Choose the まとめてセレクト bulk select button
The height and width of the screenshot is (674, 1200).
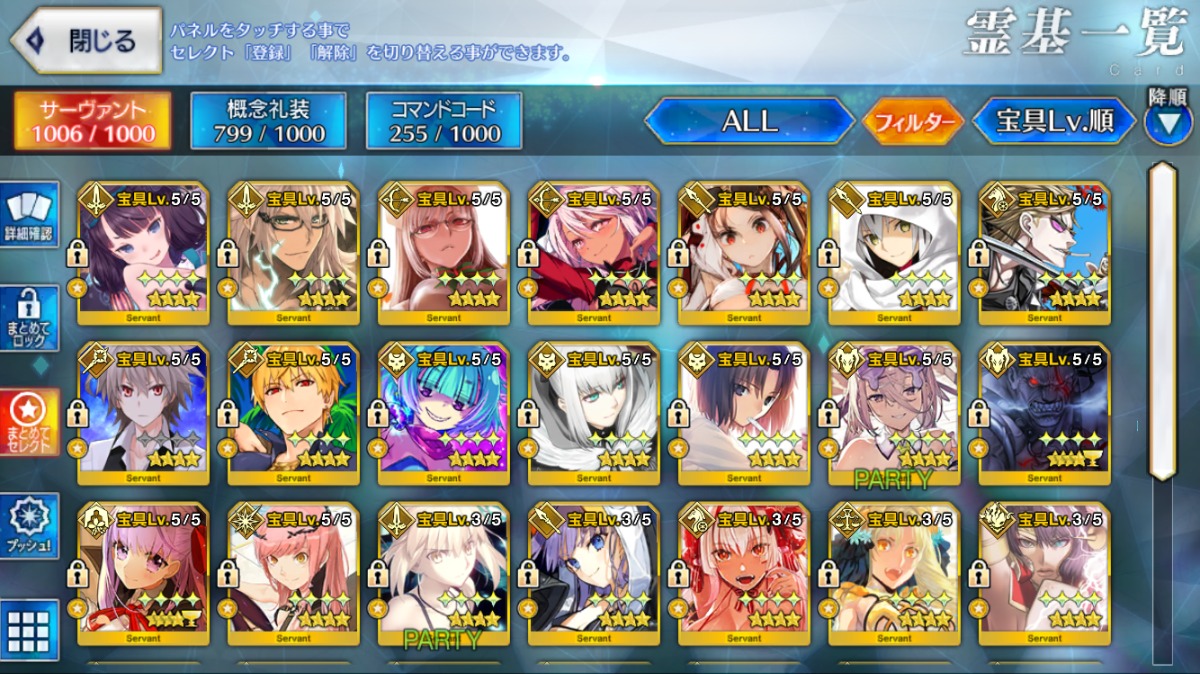coord(29,420)
